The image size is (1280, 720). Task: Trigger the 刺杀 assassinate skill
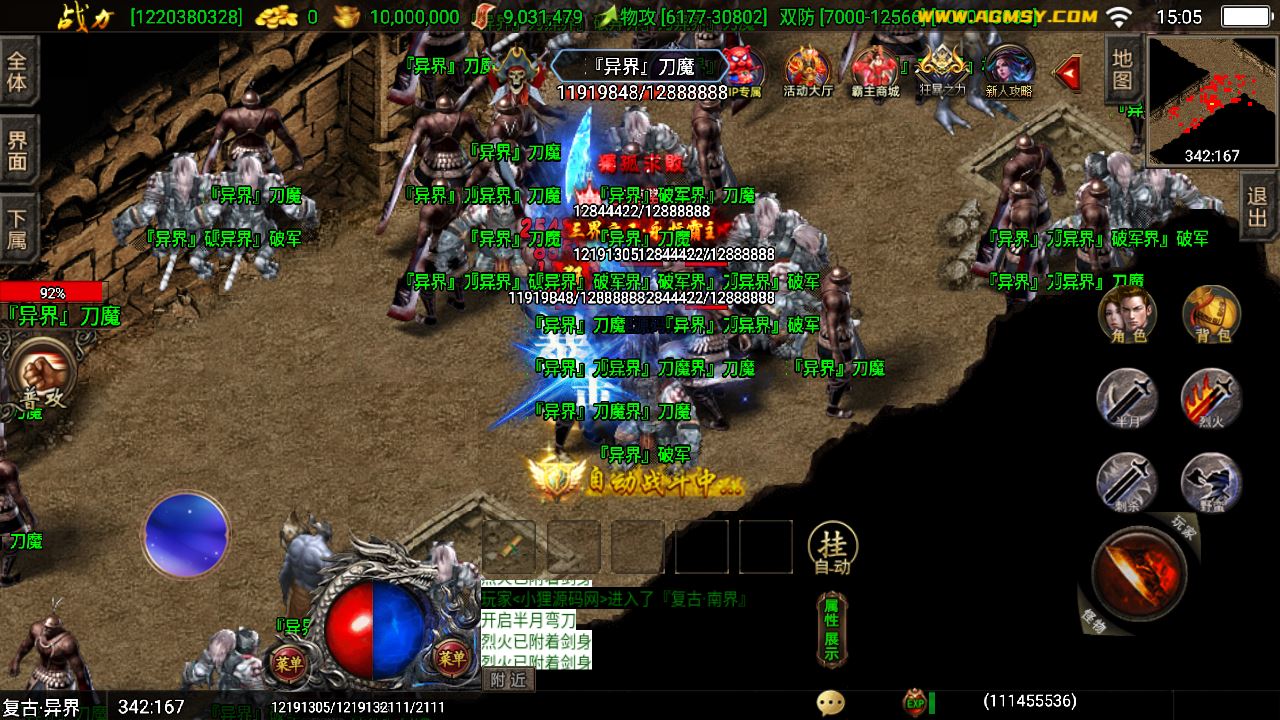(1127, 482)
